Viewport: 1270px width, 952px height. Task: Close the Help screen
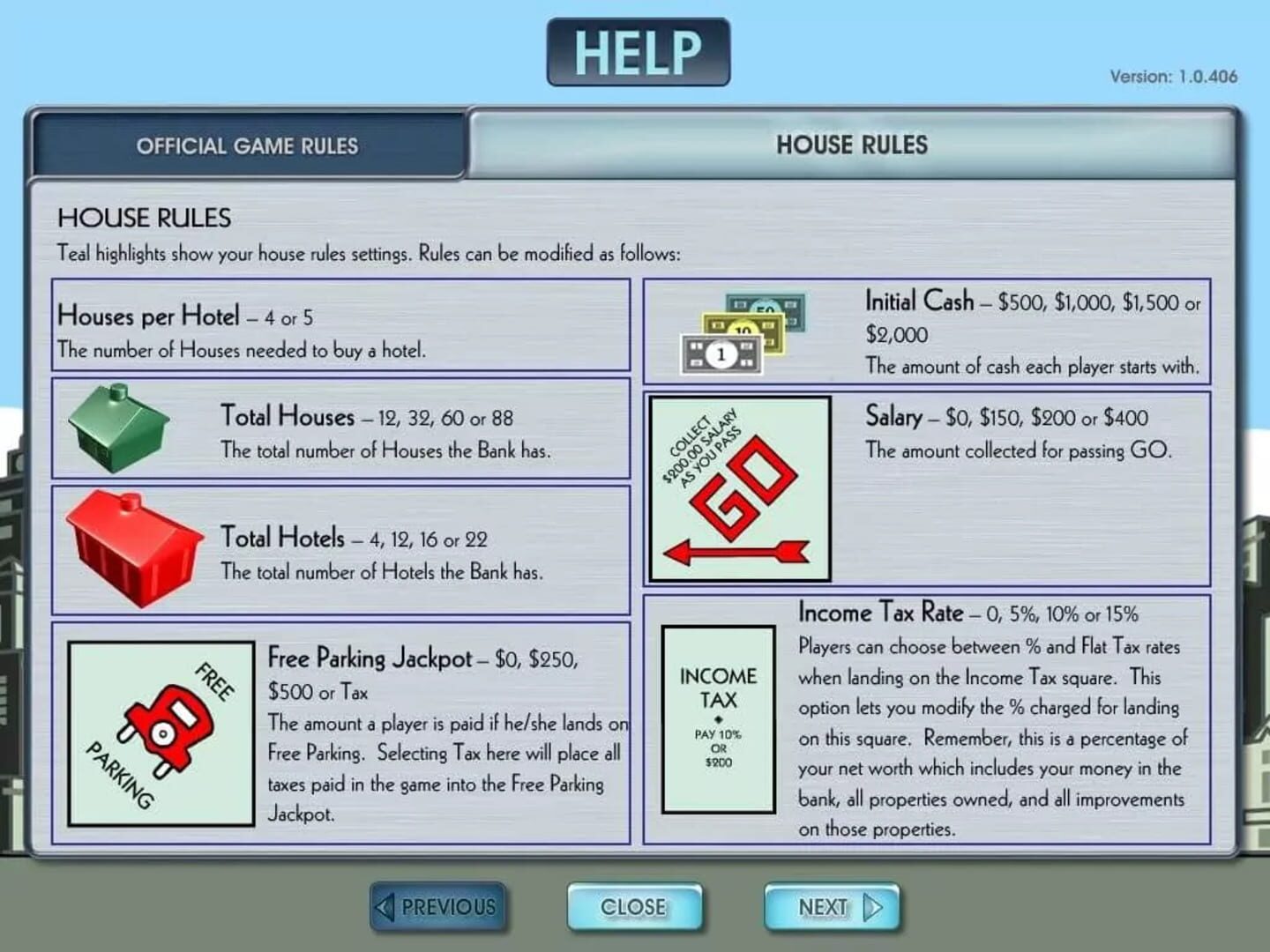[635, 906]
